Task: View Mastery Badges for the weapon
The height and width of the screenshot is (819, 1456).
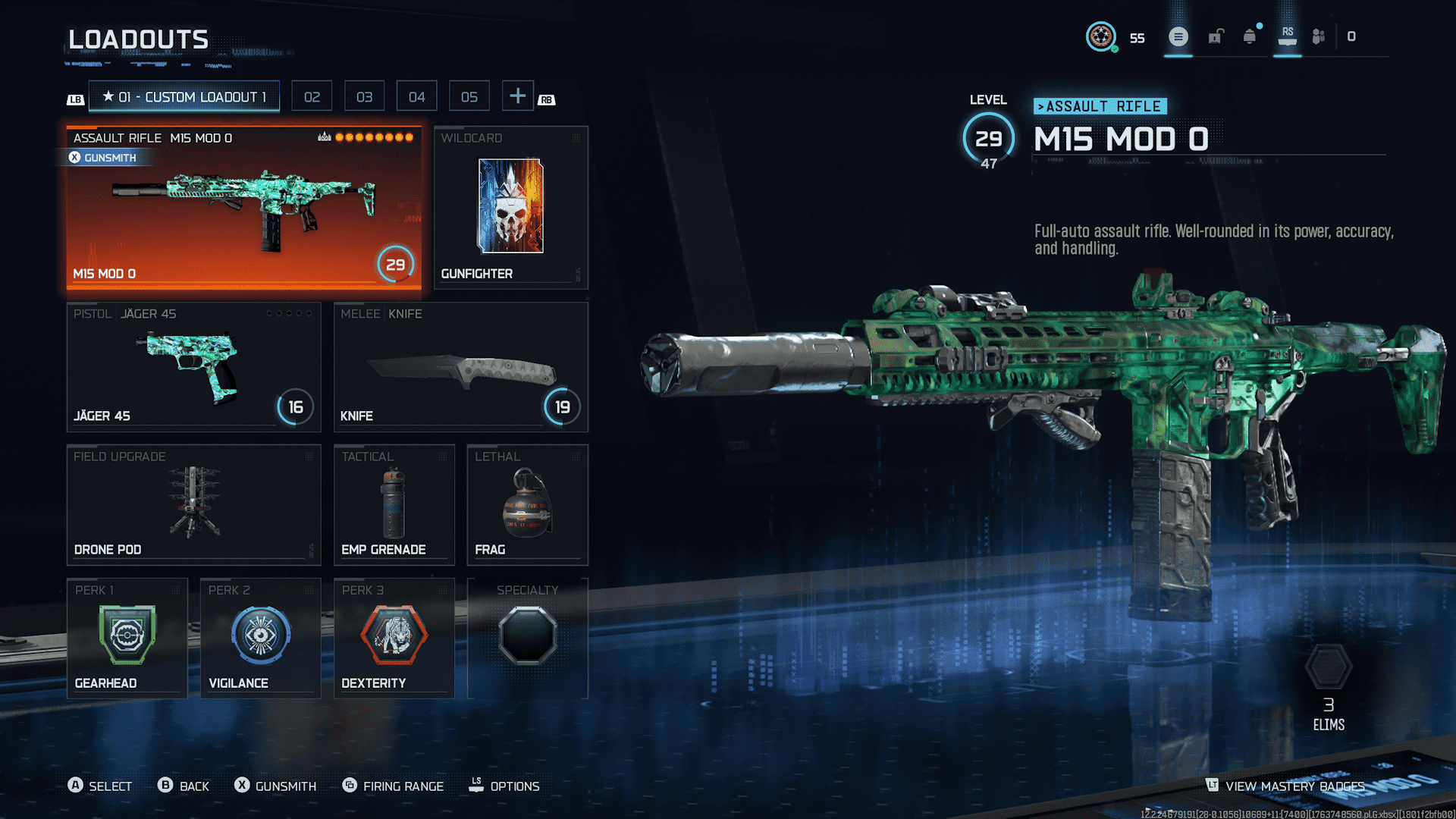Action: 1286,786
